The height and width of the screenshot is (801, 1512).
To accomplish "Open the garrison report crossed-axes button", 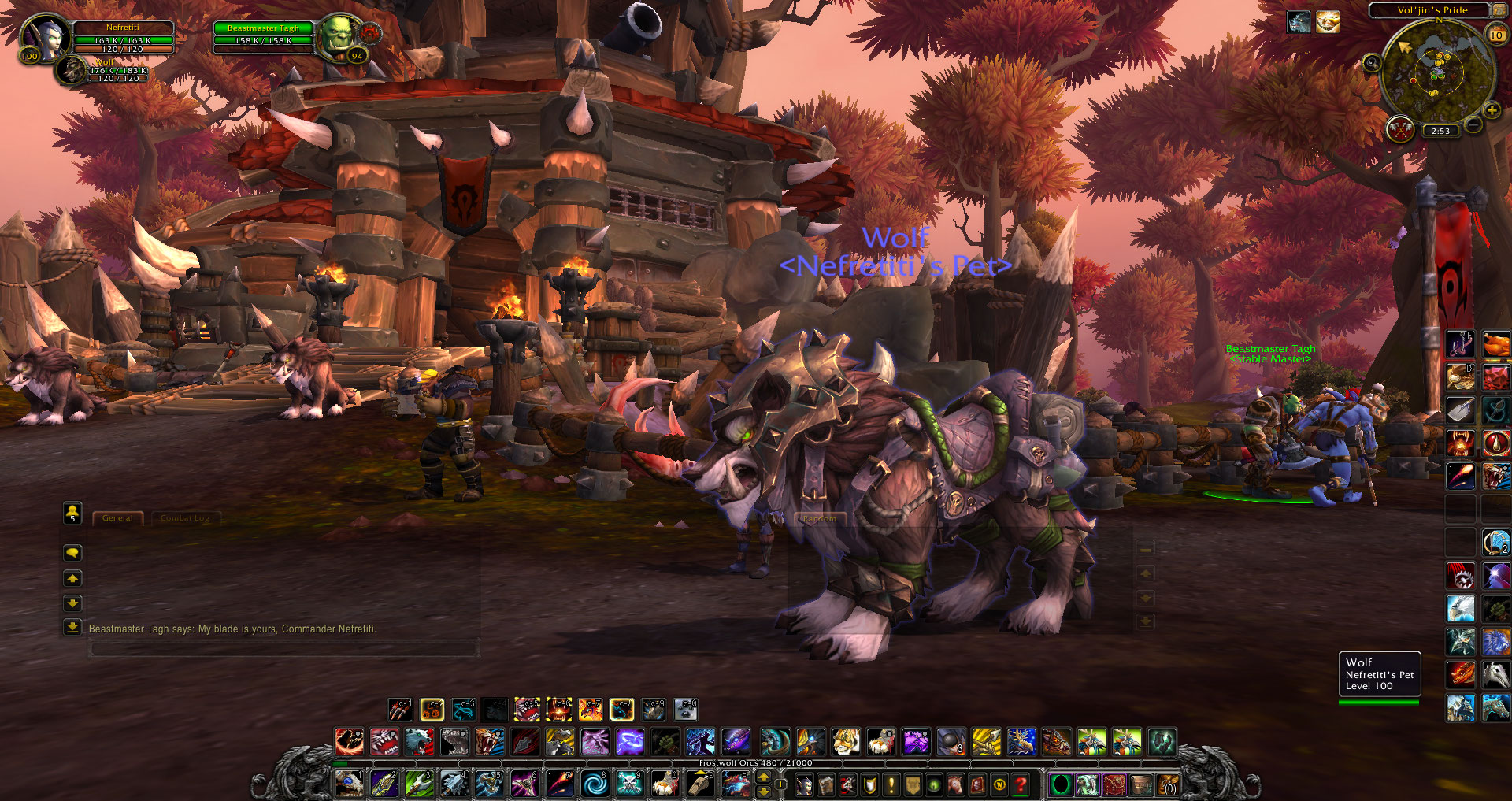I will tap(1400, 128).
